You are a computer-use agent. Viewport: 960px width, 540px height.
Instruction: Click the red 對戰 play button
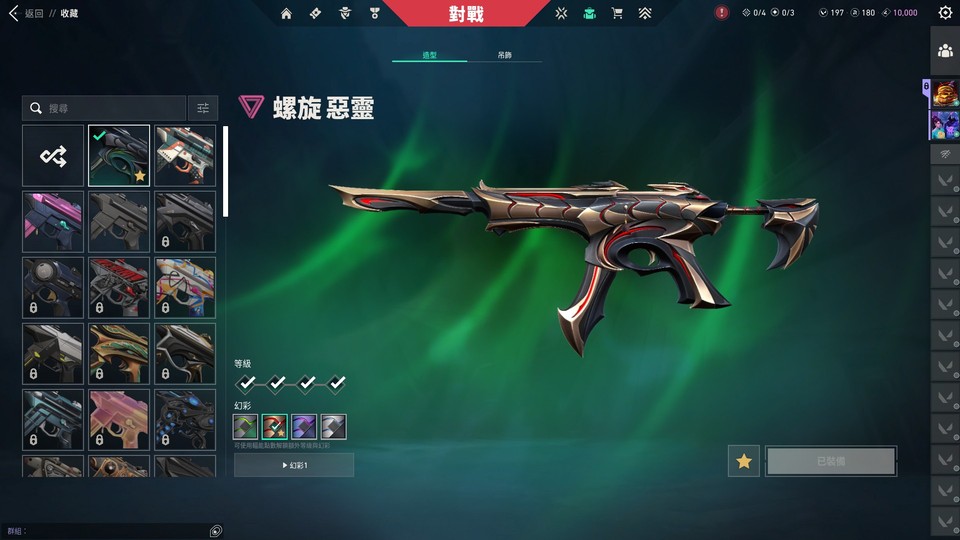[466, 14]
